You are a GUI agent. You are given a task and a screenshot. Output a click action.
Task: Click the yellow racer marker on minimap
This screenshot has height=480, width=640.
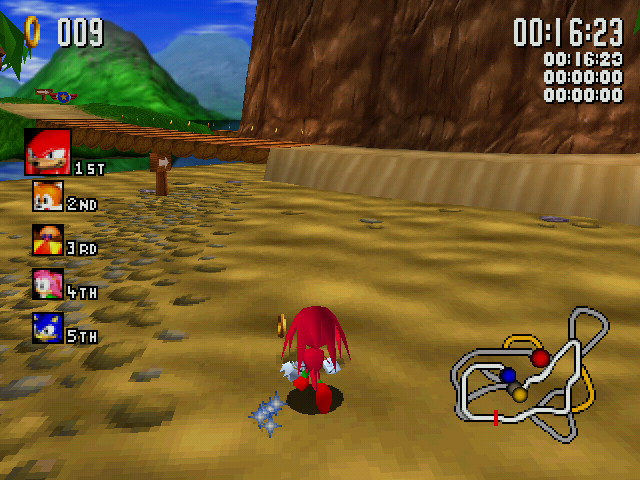coord(520,394)
